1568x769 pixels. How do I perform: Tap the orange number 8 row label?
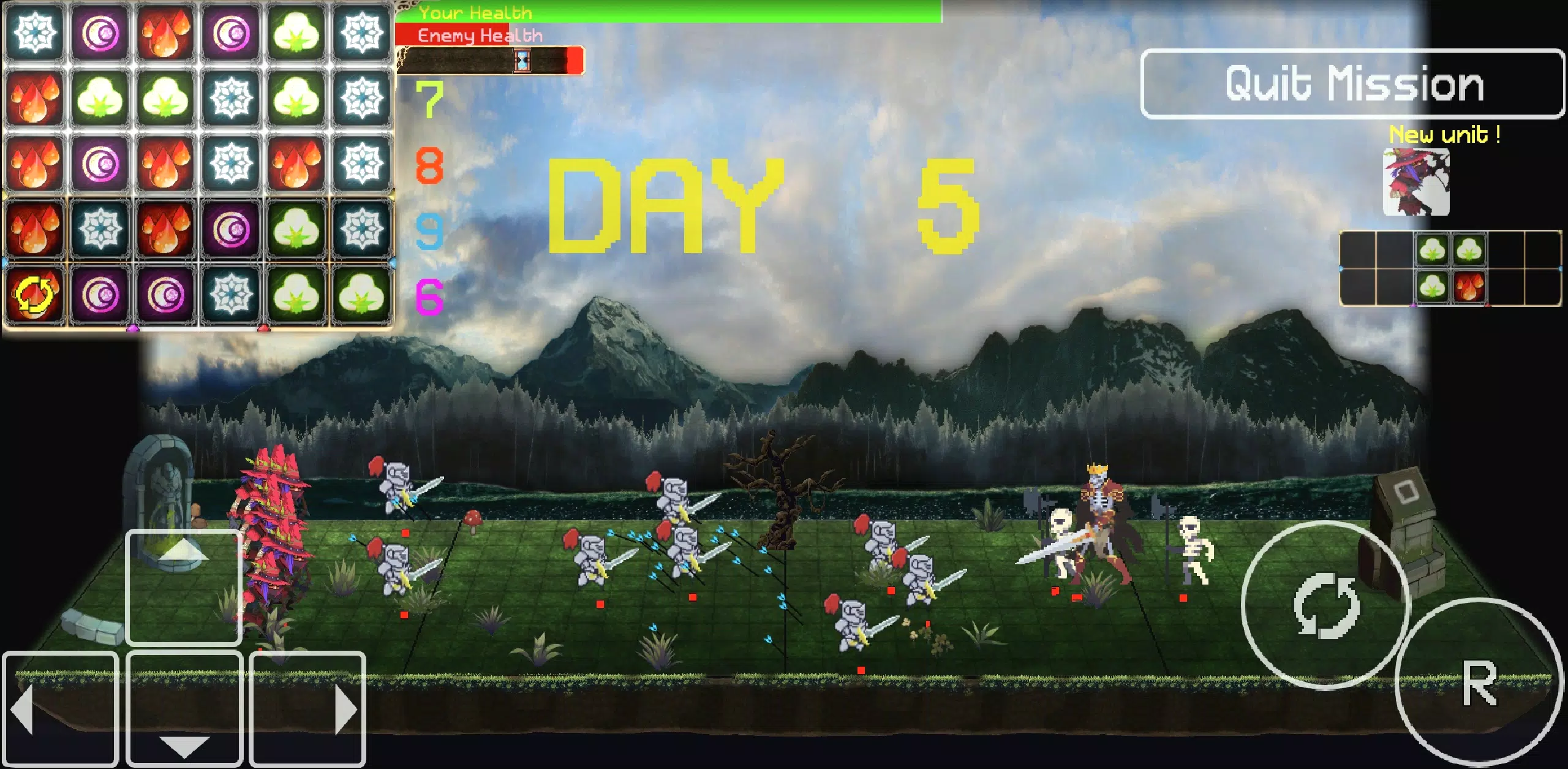[x=431, y=166]
